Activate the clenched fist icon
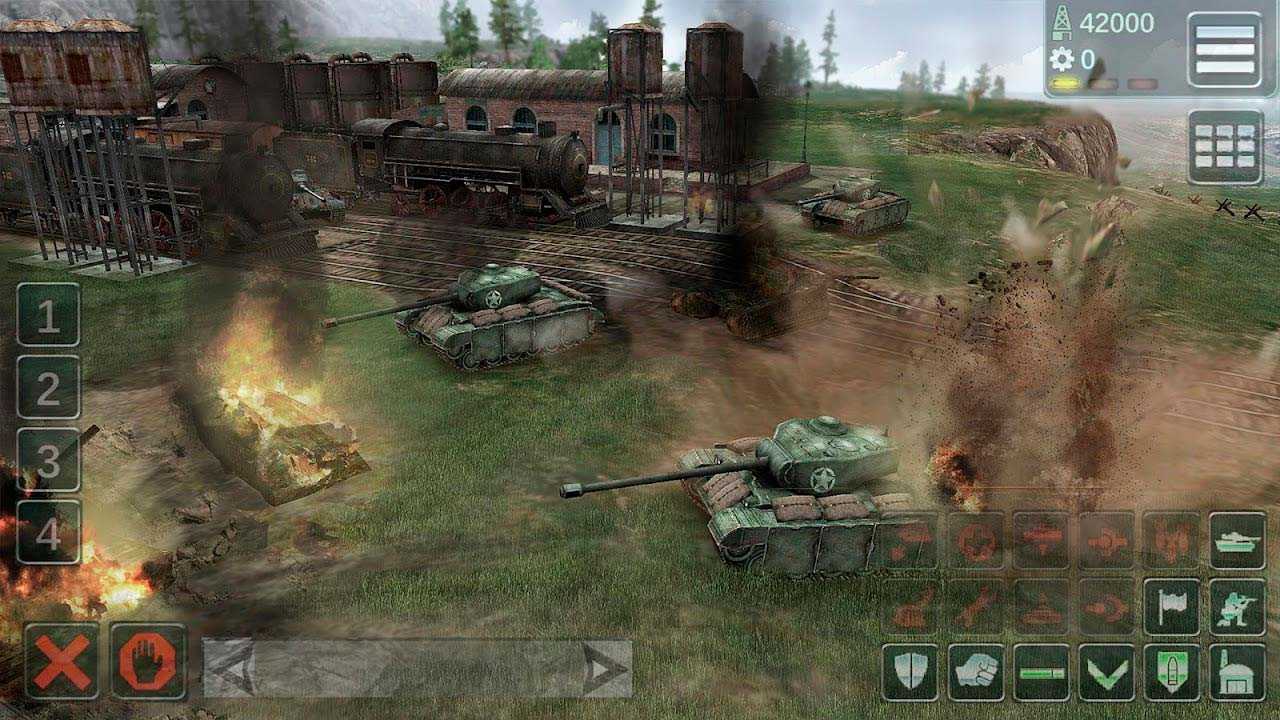Viewport: 1280px width, 720px height. point(975,672)
